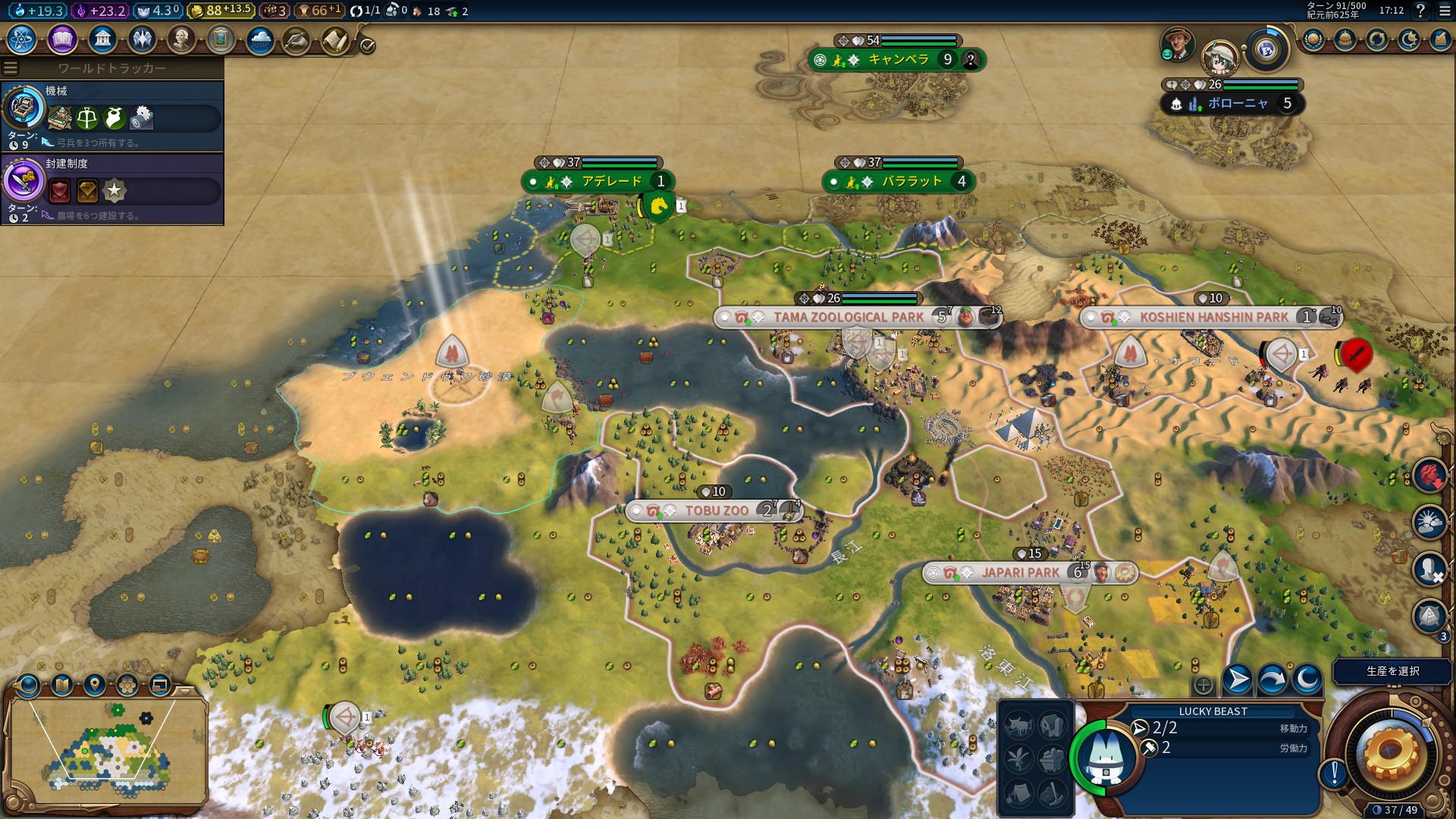Screen dimensions: 1456x819
Task: Choose the move-to arrow unit action
Action: coord(1237,679)
